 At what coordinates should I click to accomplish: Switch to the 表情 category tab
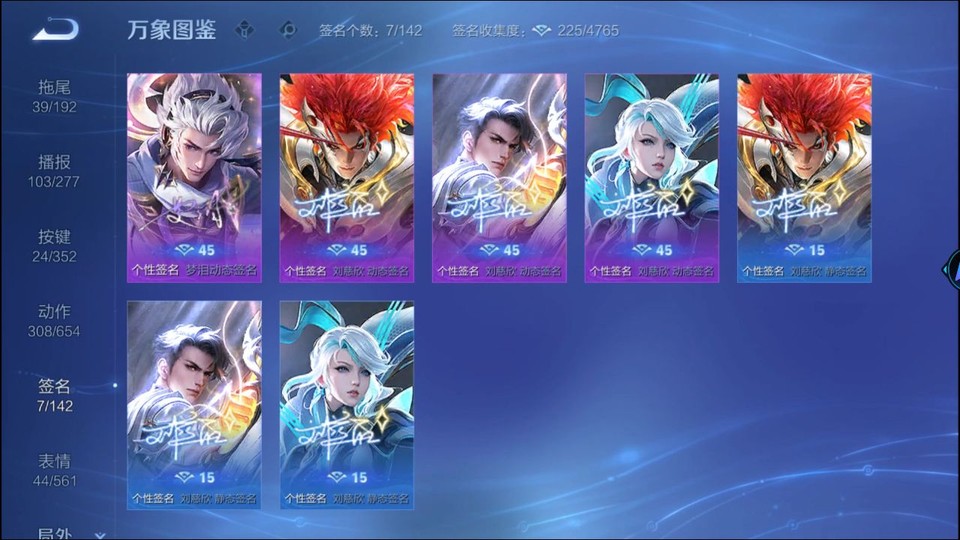pyautogui.click(x=55, y=471)
